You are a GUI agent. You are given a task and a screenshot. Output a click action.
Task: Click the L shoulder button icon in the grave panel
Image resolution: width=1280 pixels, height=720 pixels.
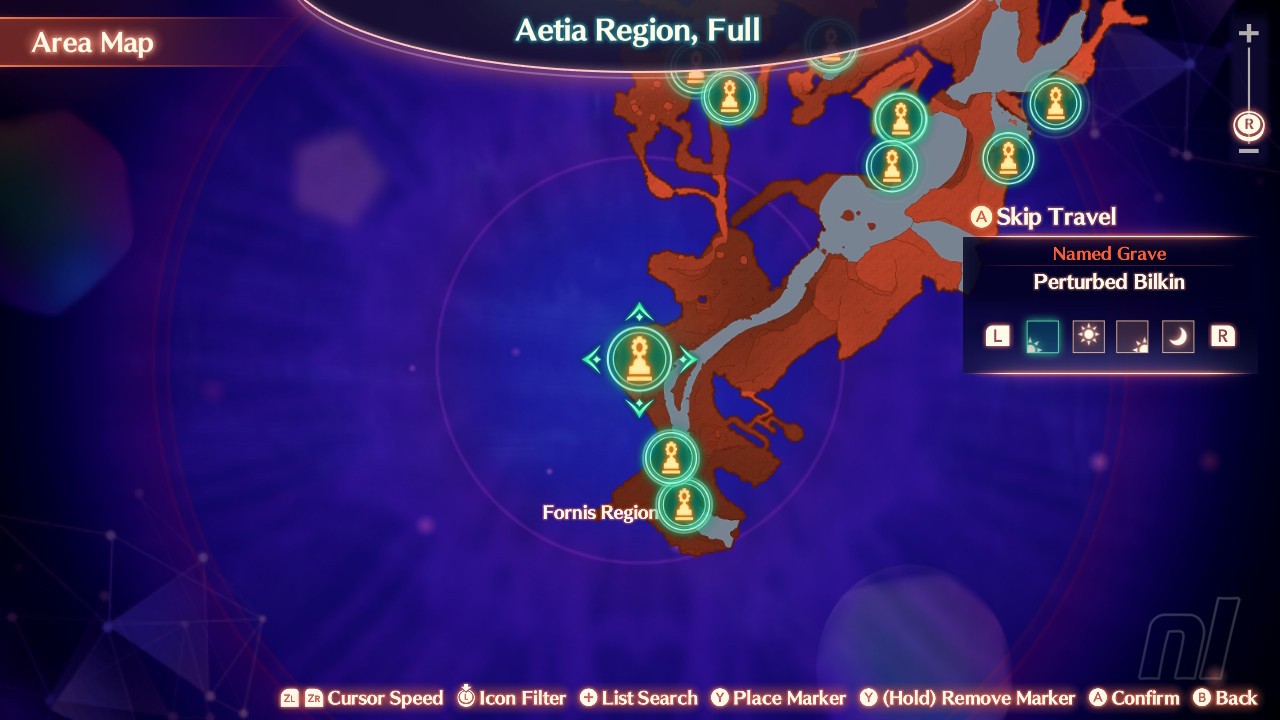[996, 336]
